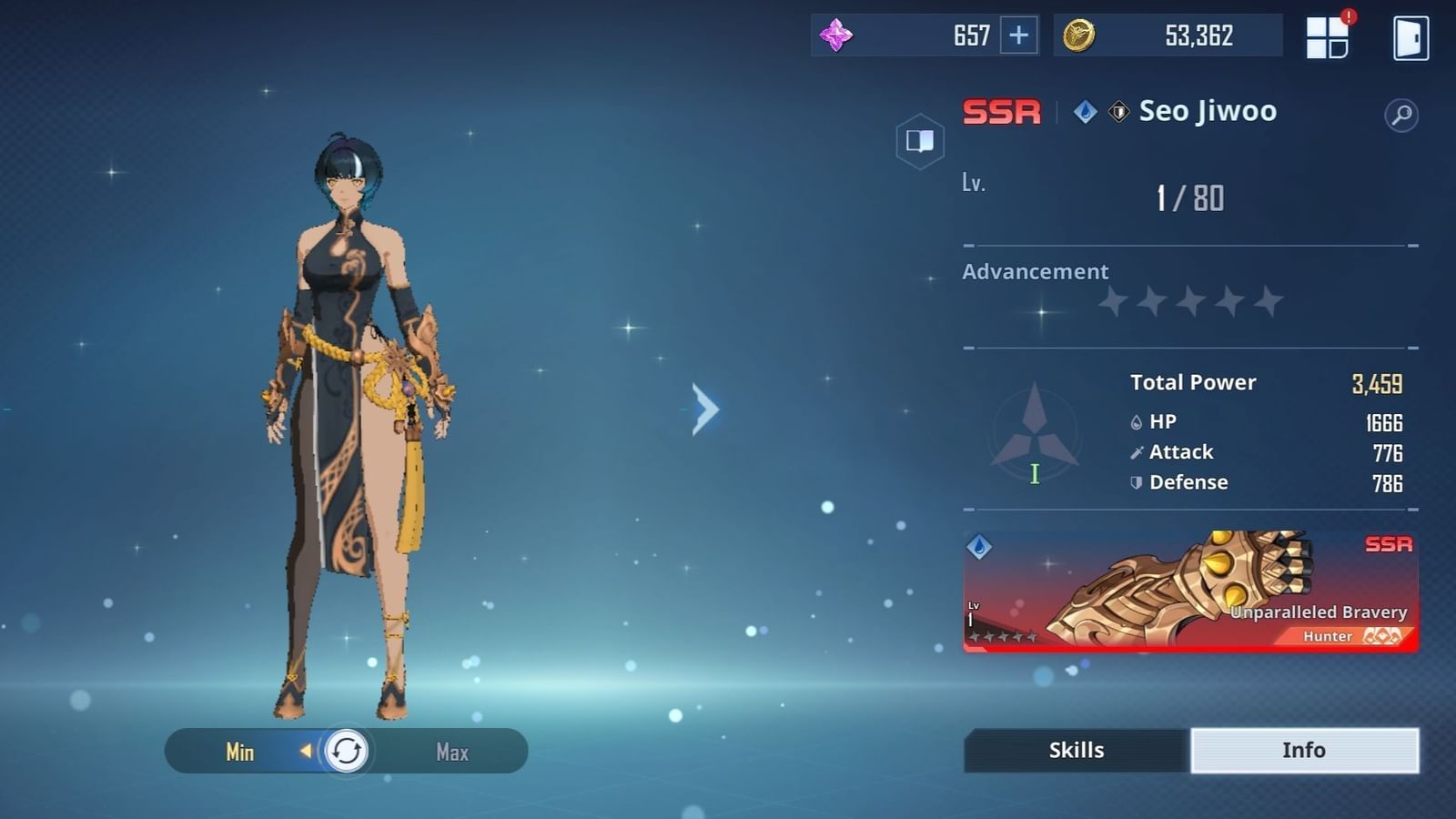Screen dimensions: 1456x819
Task: Open the menu grid icon with notification badge
Action: (x=1327, y=36)
